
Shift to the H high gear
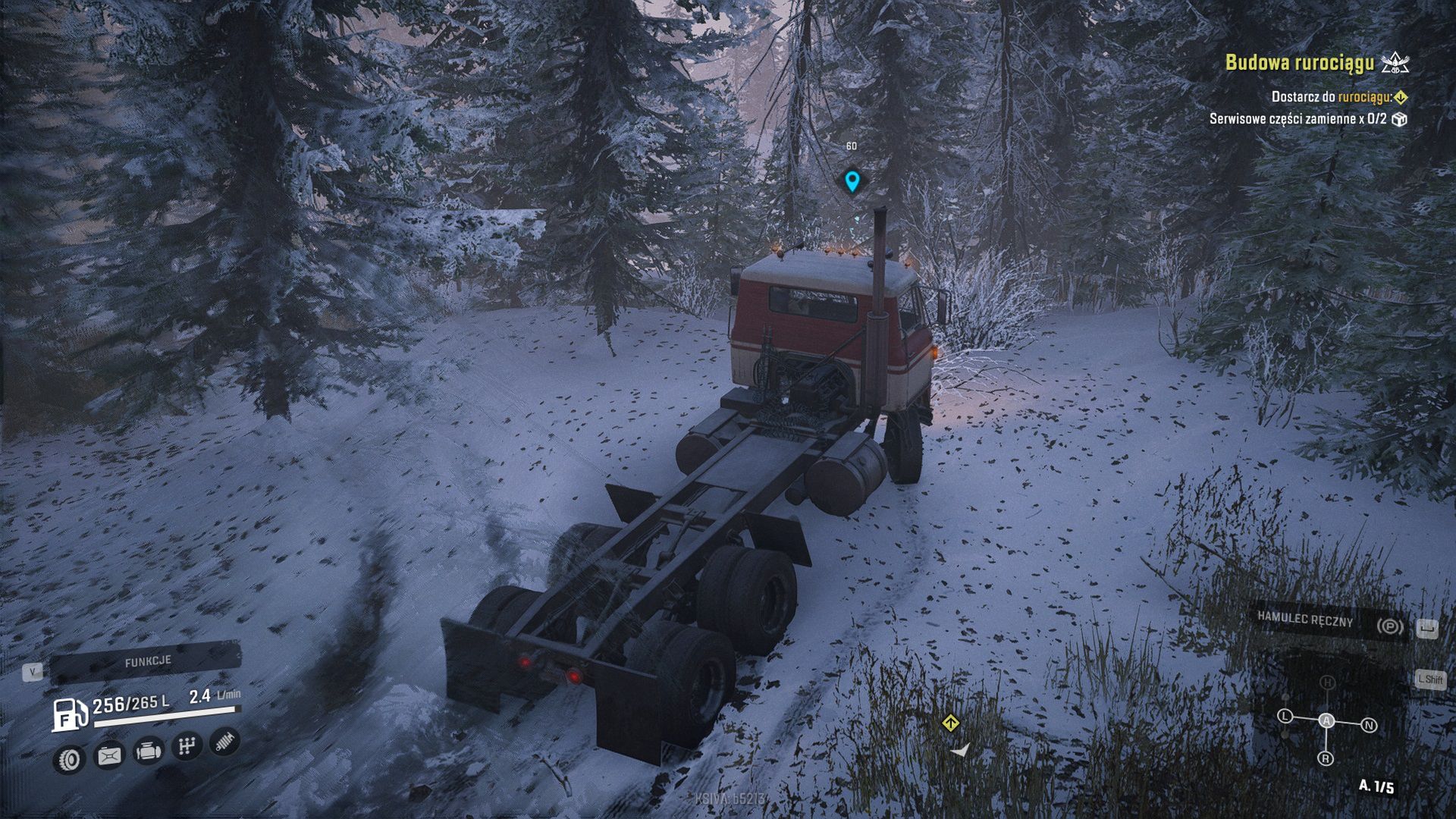point(1327,682)
